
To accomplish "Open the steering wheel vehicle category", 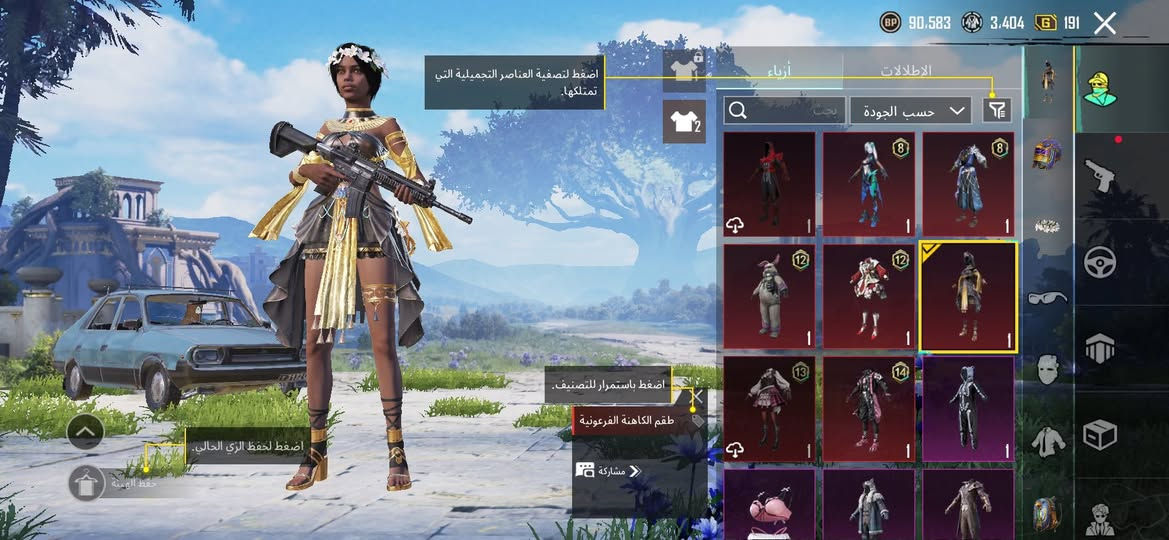I will click(1100, 262).
